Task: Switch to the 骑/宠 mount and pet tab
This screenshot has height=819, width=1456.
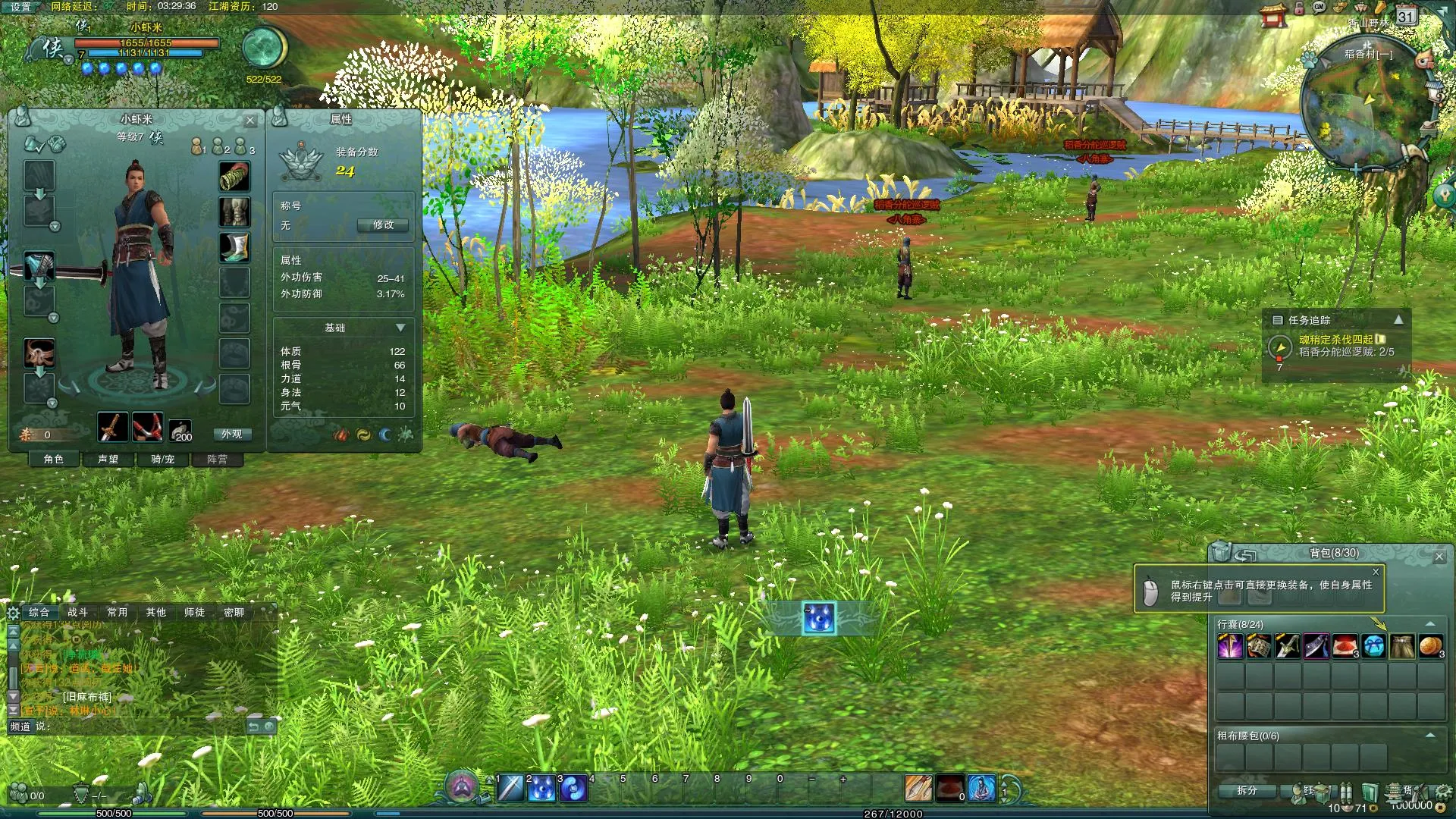Action: [162, 460]
